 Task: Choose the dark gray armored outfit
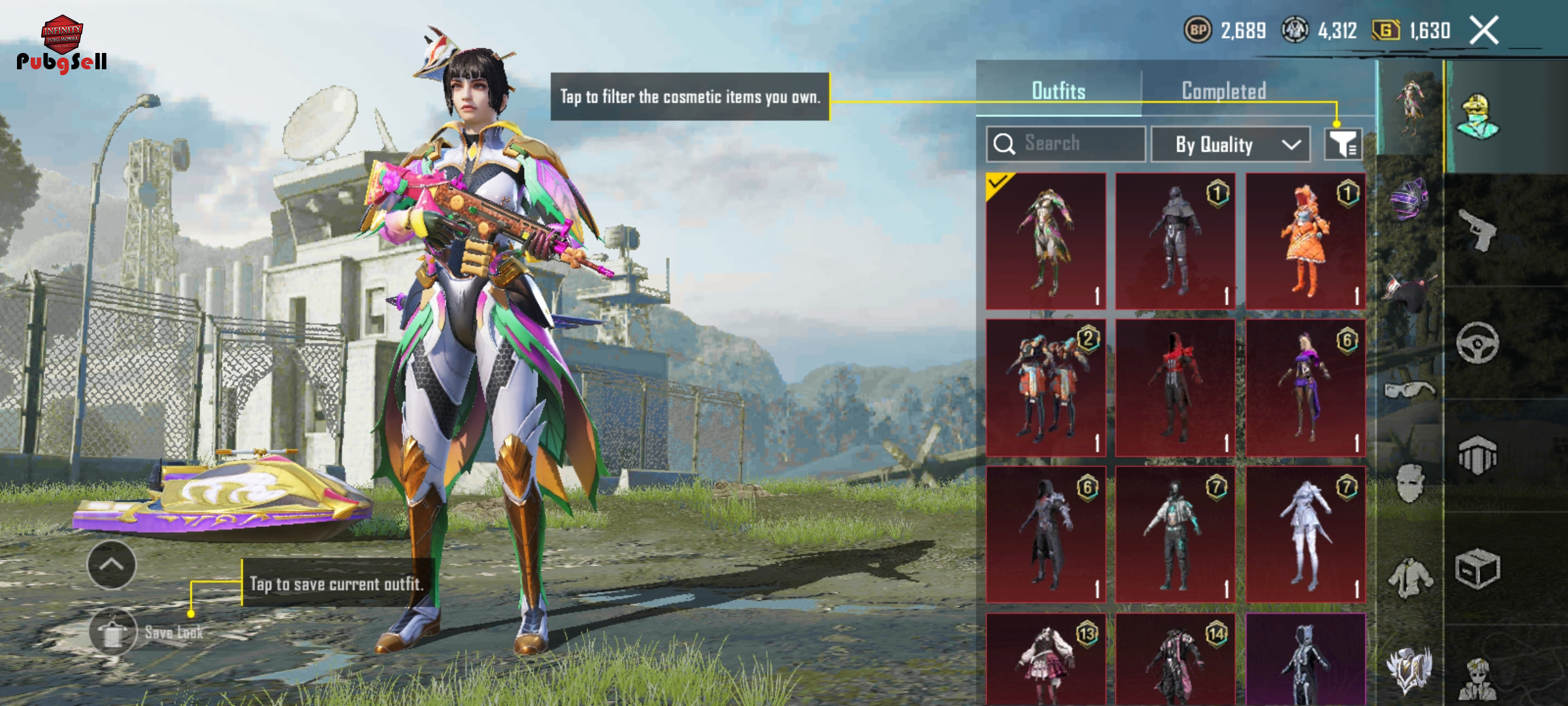pyautogui.click(x=1175, y=241)
